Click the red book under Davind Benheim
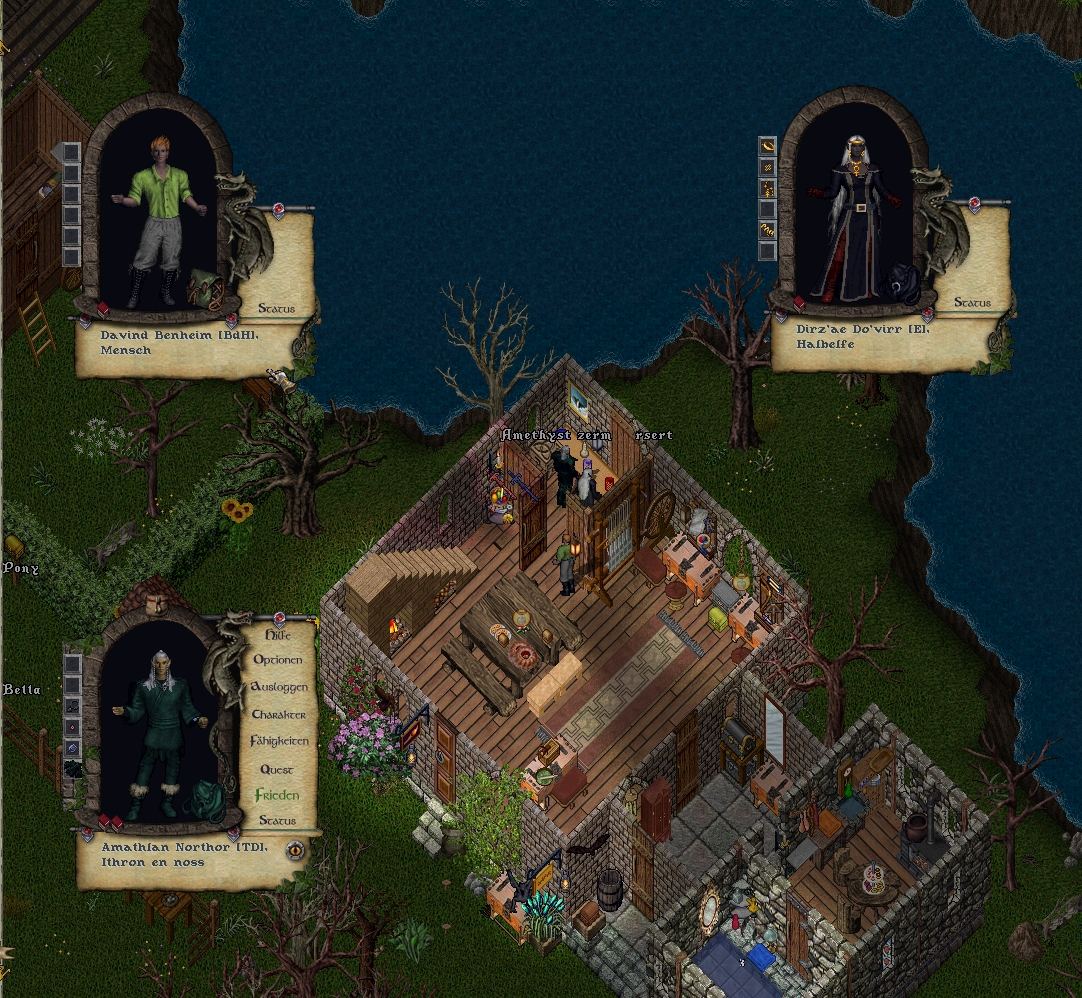The width and height of the screenshot is (1082, 998). point(102,309)
